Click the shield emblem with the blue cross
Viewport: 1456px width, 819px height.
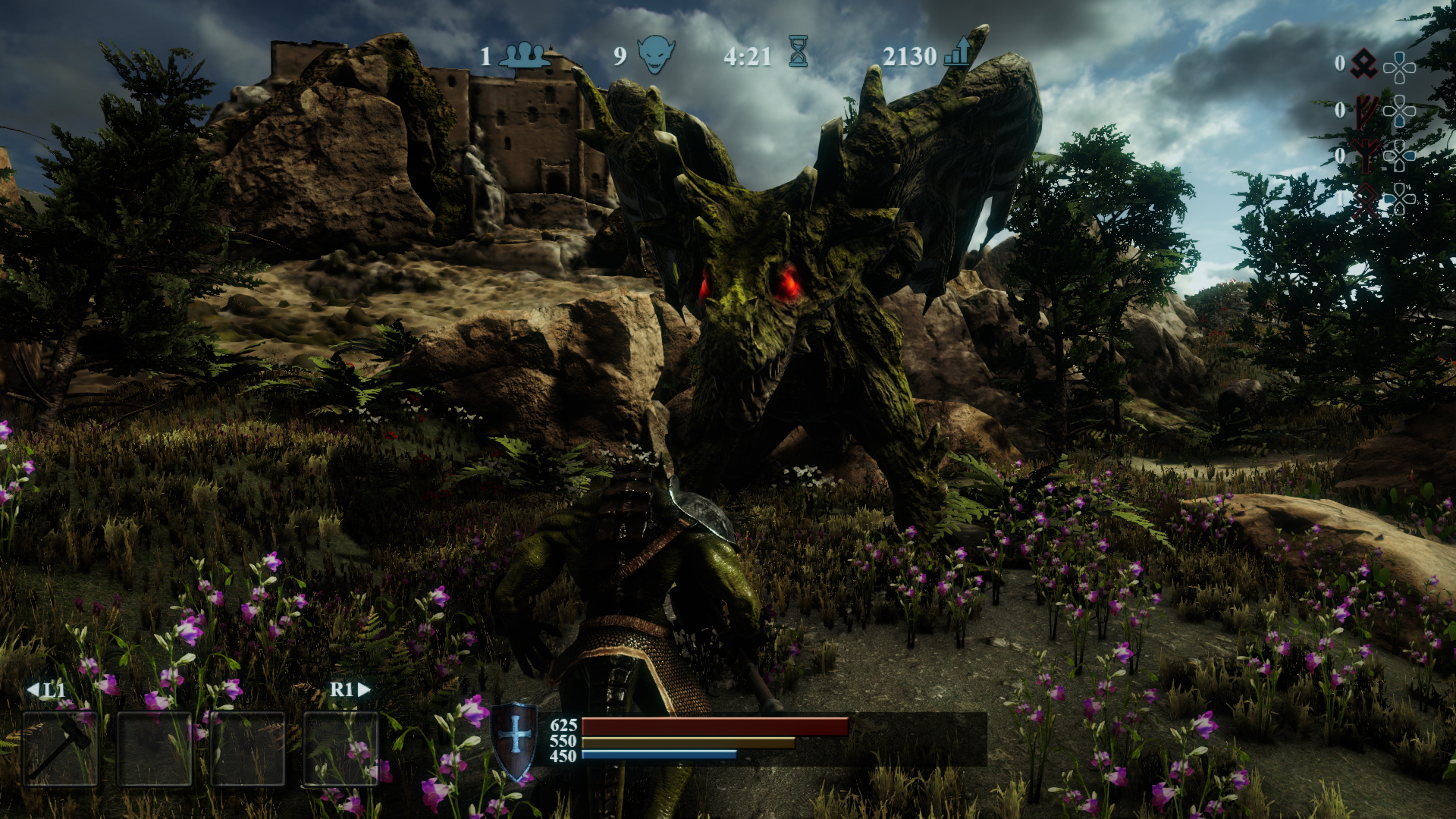pyautogui.click(x=515, y=741)
